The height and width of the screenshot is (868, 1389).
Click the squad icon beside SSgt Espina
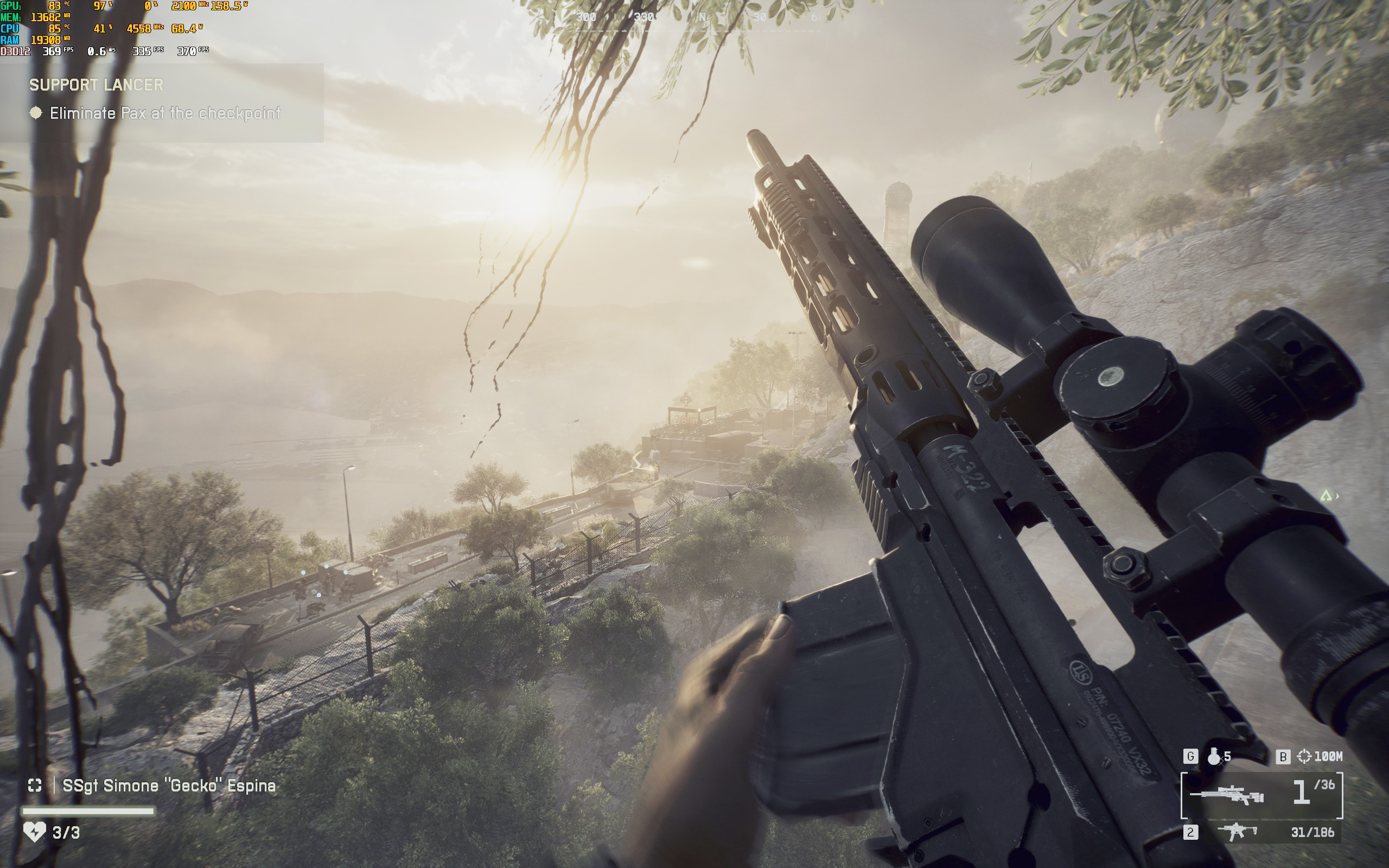click(35, 786)
